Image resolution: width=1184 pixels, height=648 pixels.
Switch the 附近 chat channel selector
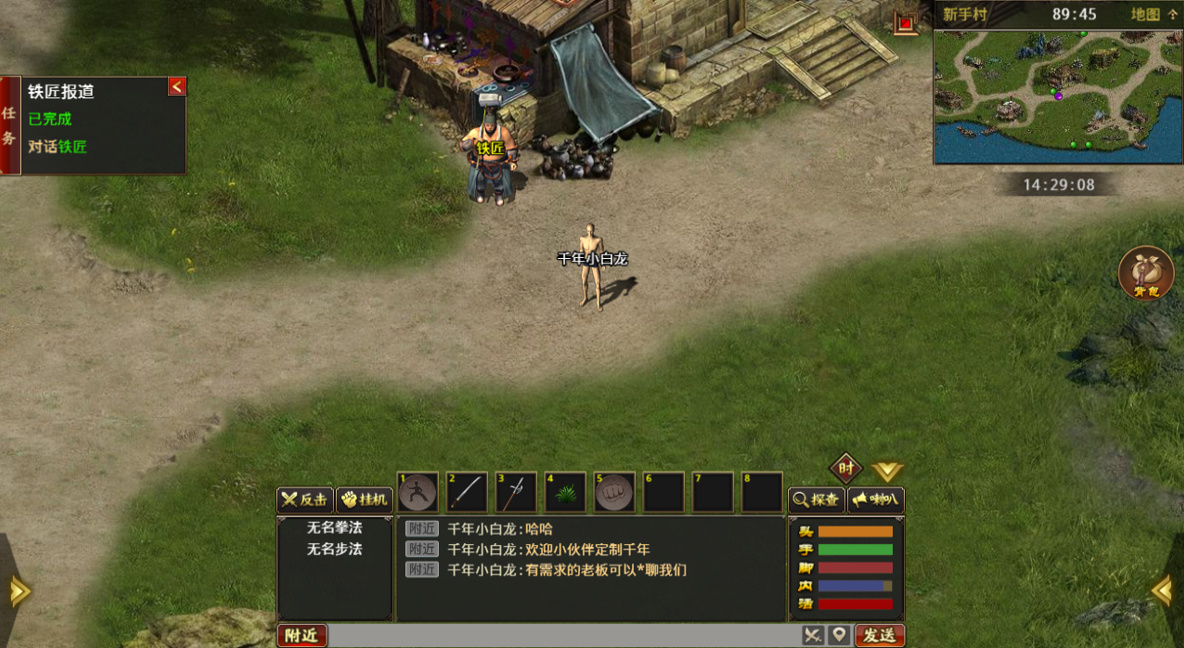[302, 635]
